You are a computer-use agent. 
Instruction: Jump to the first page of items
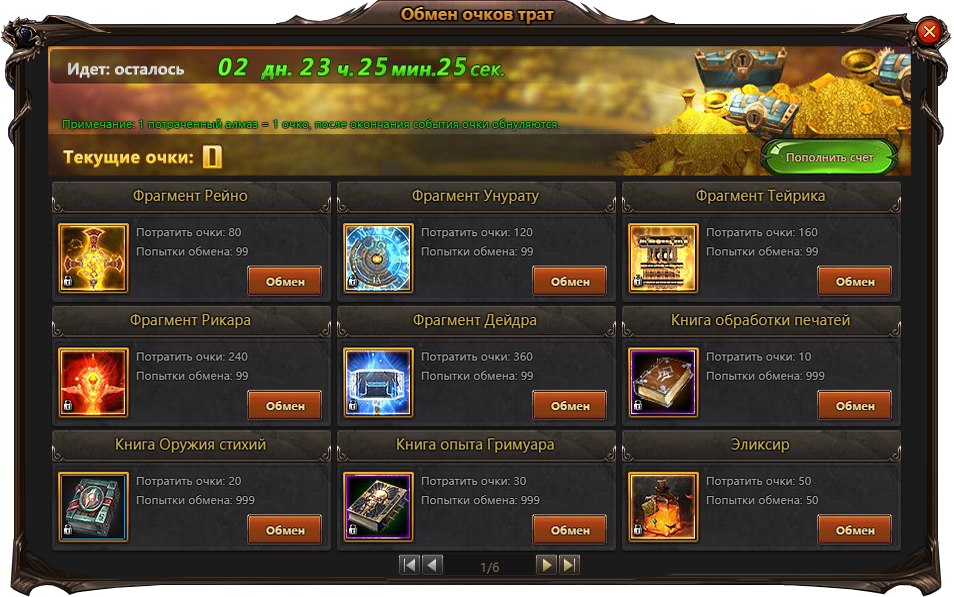point(409,565)
